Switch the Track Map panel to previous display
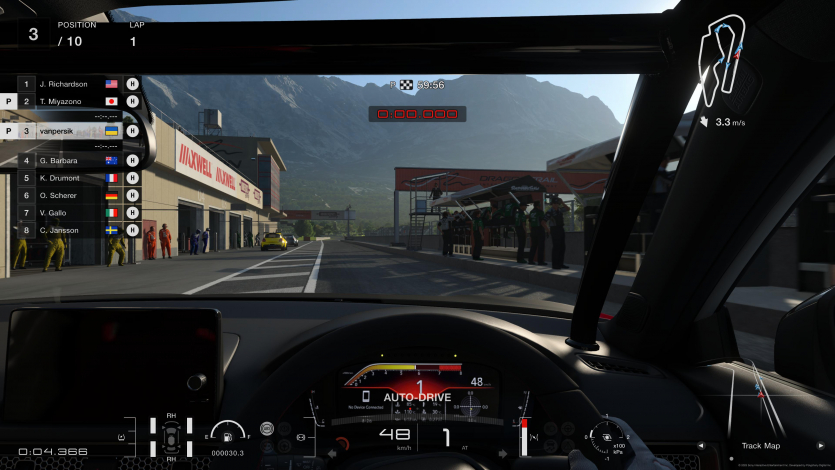The width and height of the screenshot is (835, 470). 700,446
